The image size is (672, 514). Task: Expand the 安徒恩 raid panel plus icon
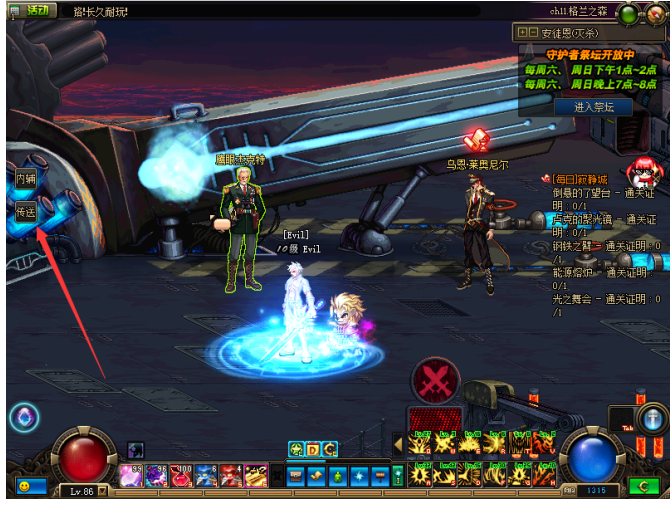tap(523, 32)
